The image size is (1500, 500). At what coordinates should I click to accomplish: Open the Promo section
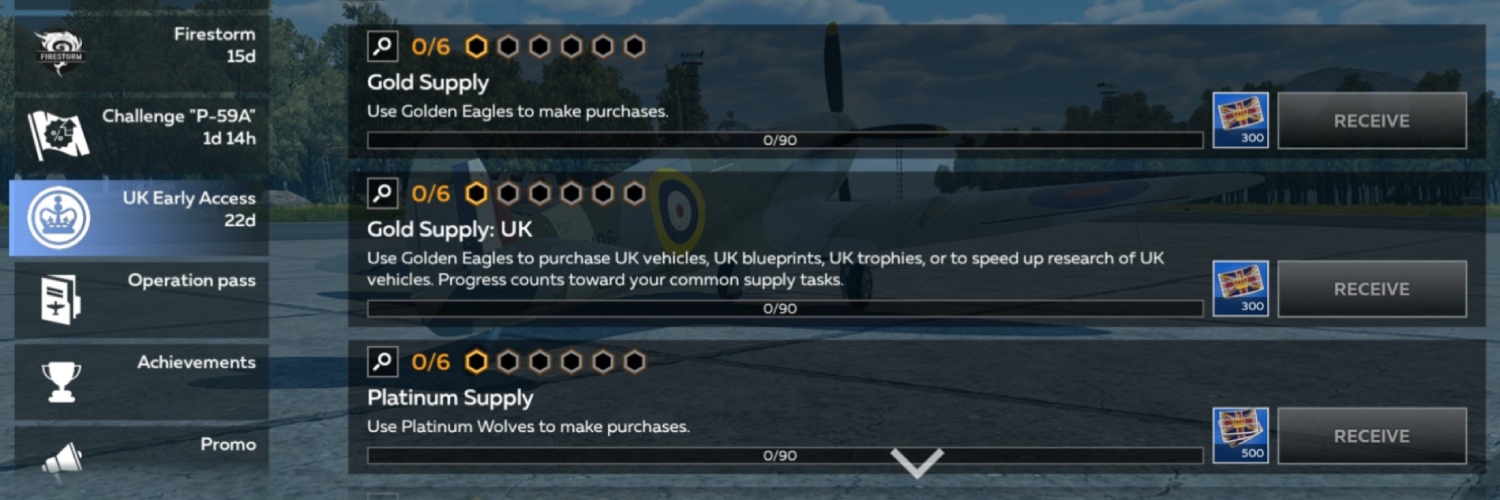(140, 456)
